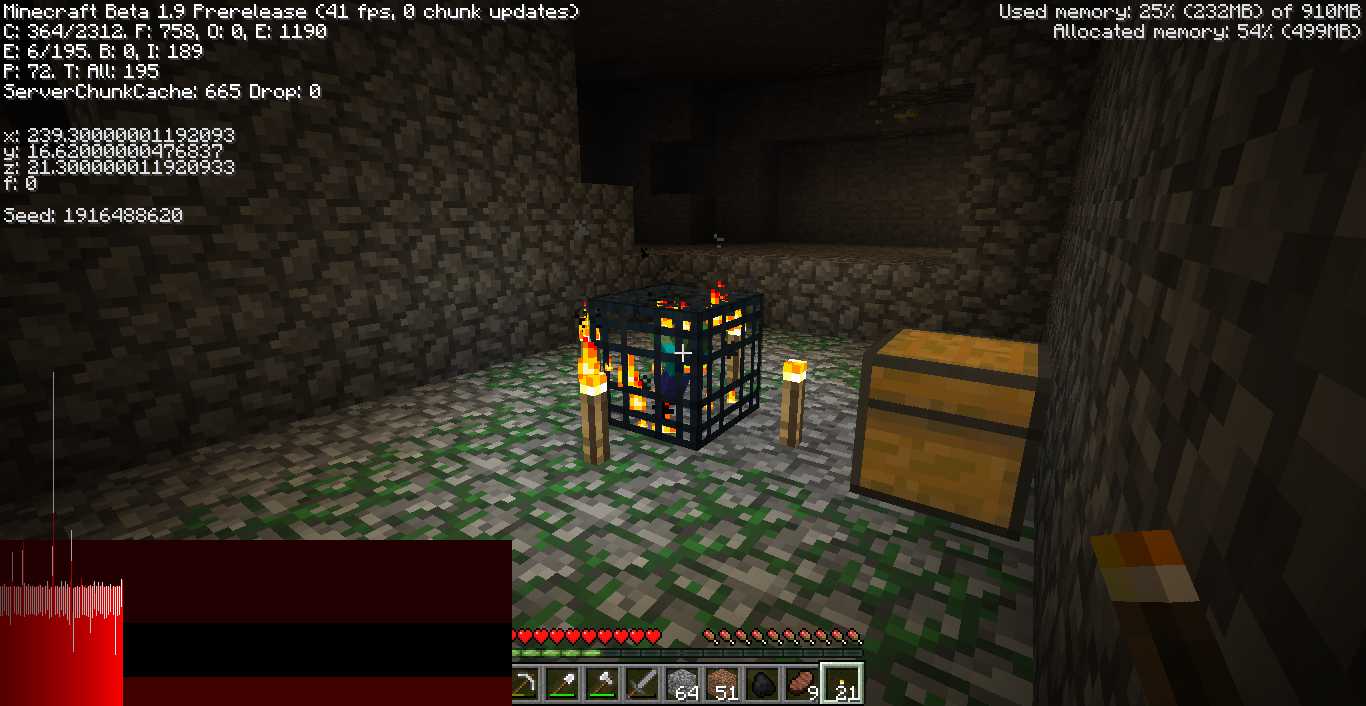Choose the dirt stack of 51

point(720,685)
